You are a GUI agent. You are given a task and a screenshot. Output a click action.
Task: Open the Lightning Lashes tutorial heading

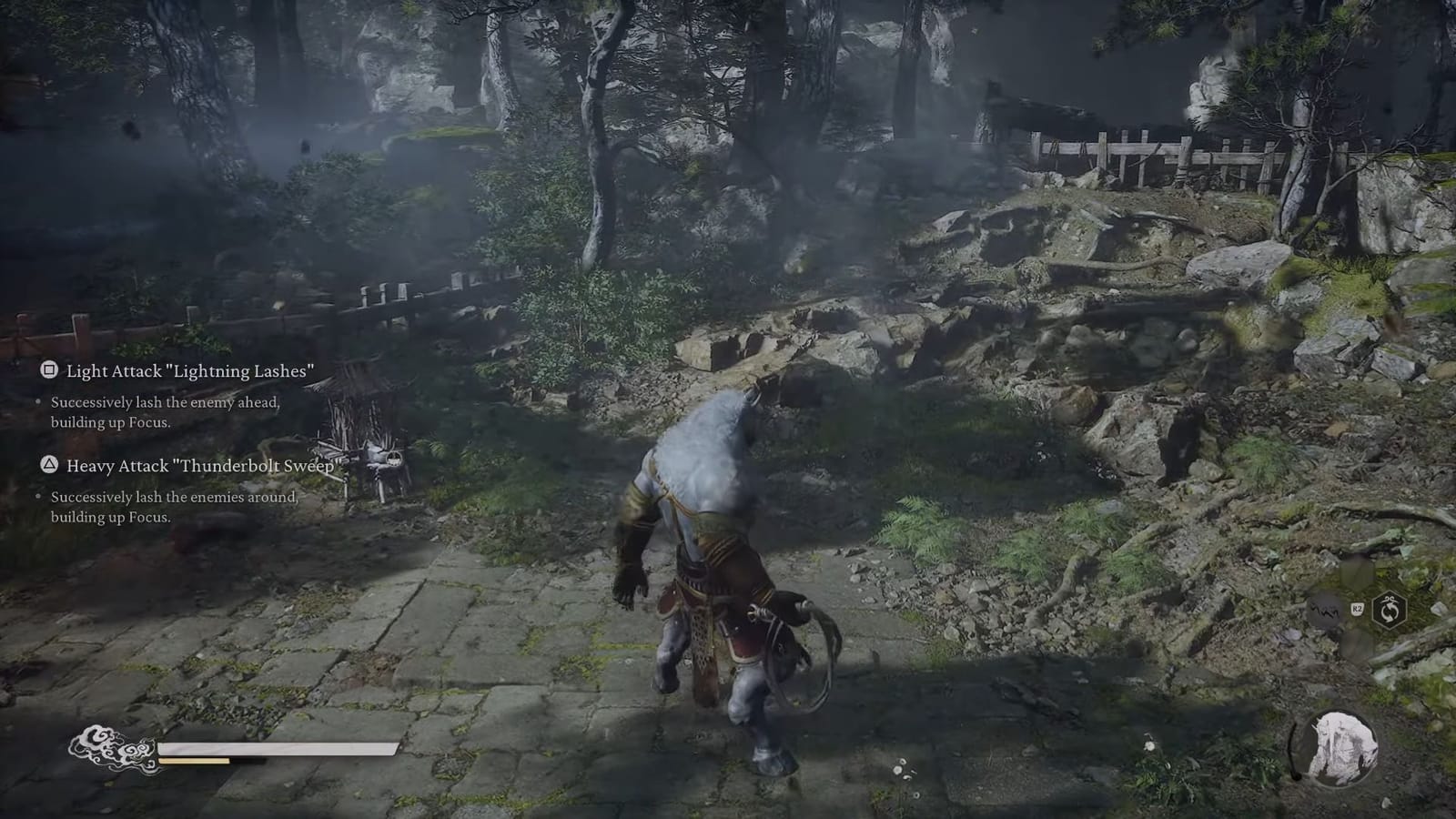coord(190,371)
